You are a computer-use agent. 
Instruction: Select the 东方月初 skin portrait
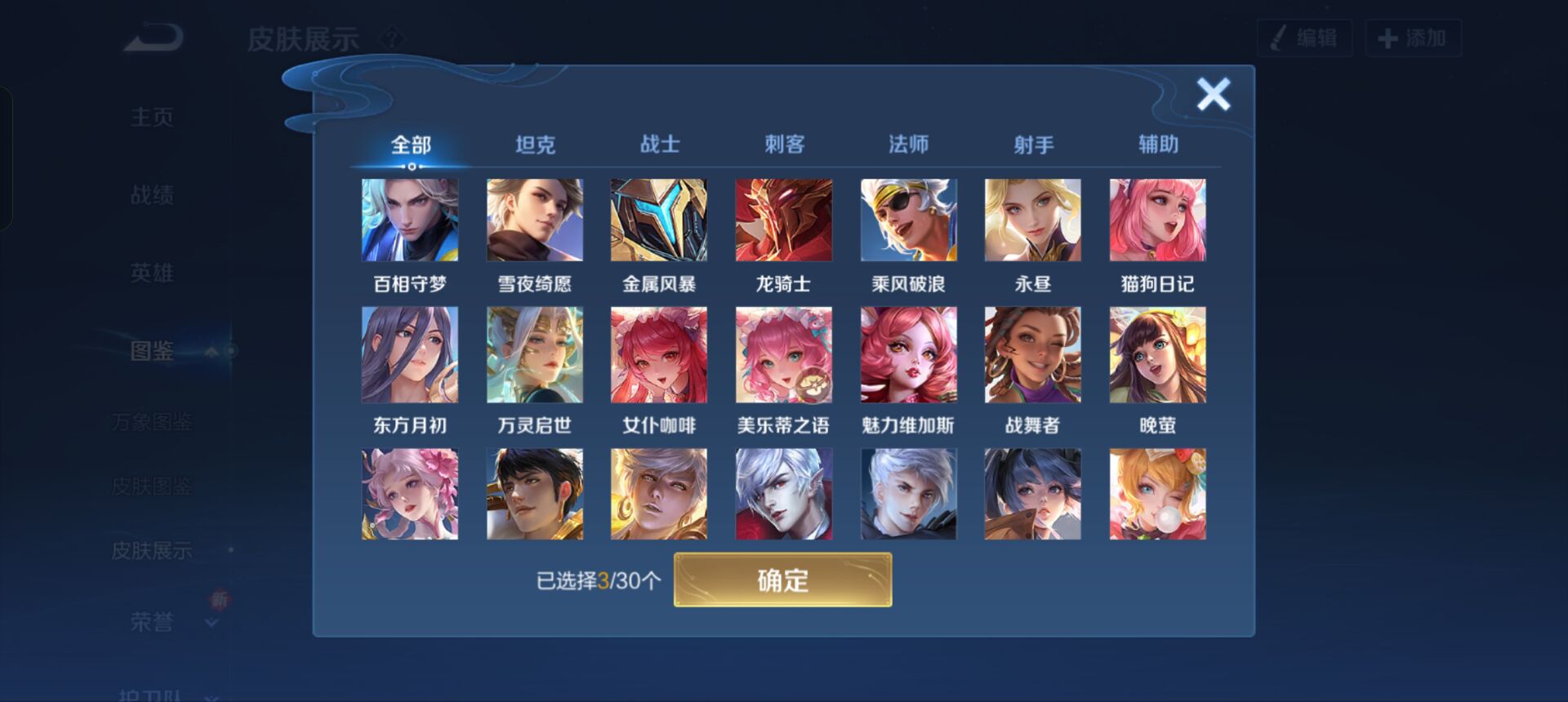[x=411, y=355]
